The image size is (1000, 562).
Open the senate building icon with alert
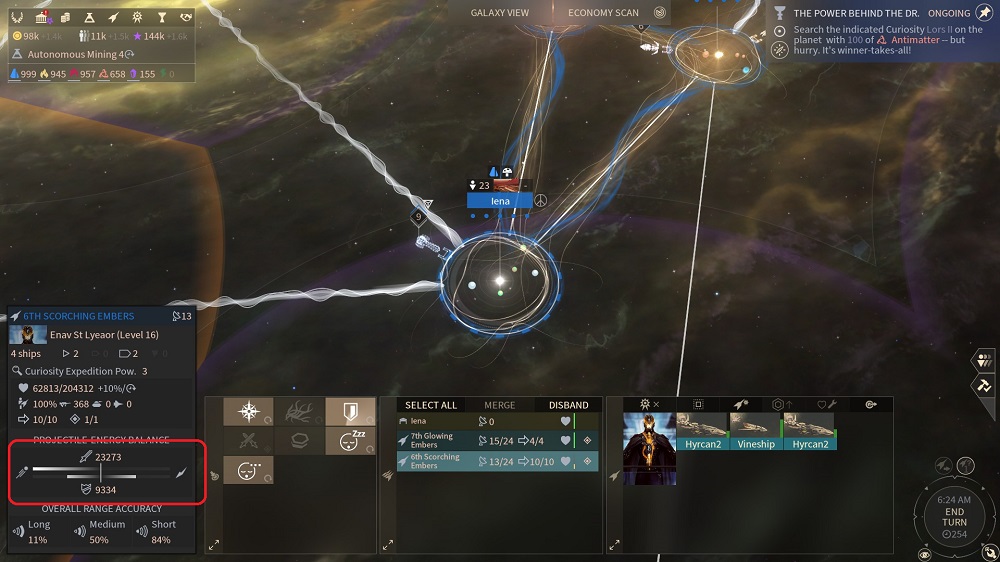pyautogui.click(x=43, y=17)
